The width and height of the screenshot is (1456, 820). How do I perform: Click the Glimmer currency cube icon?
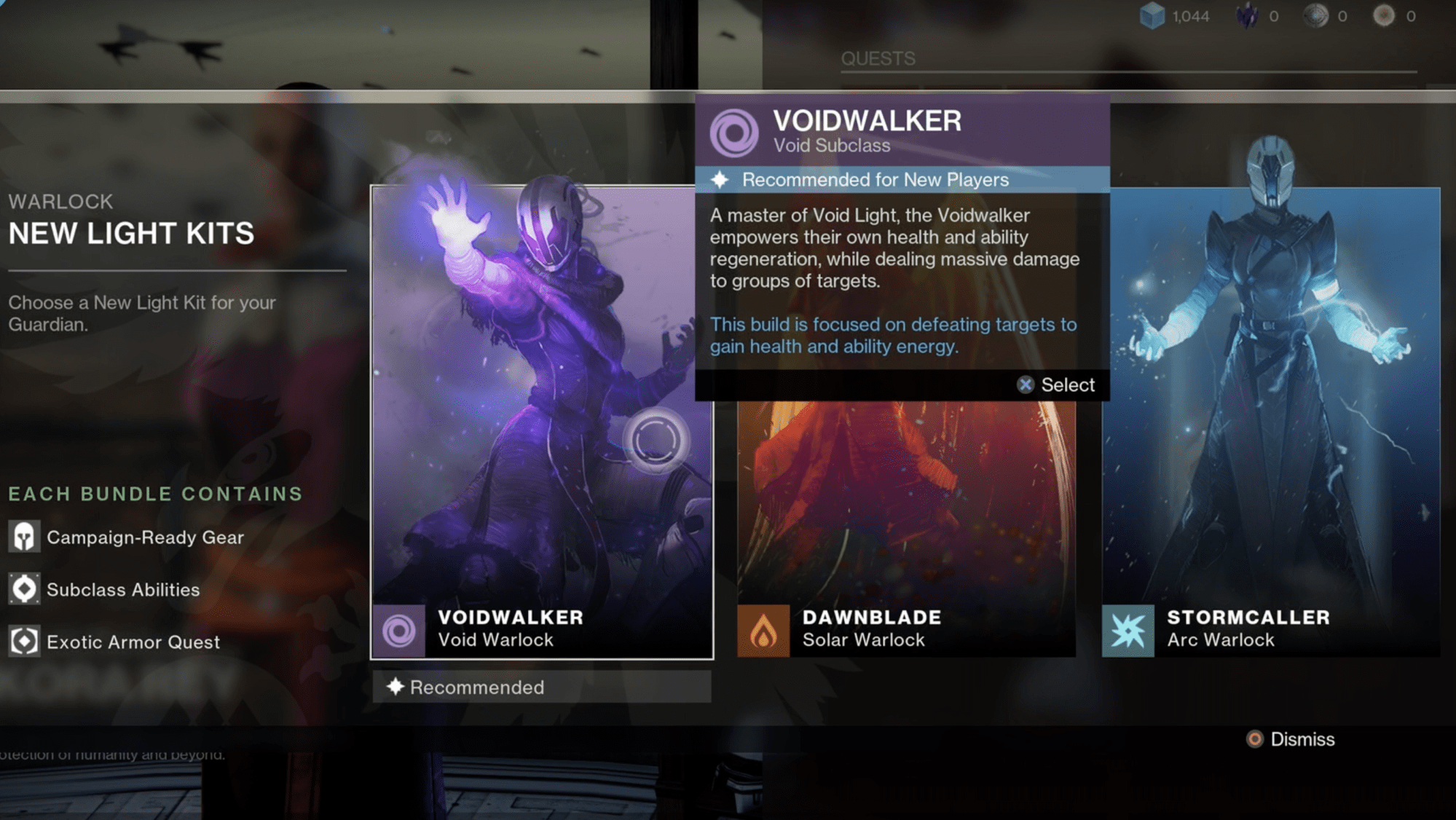point(1152,15)
